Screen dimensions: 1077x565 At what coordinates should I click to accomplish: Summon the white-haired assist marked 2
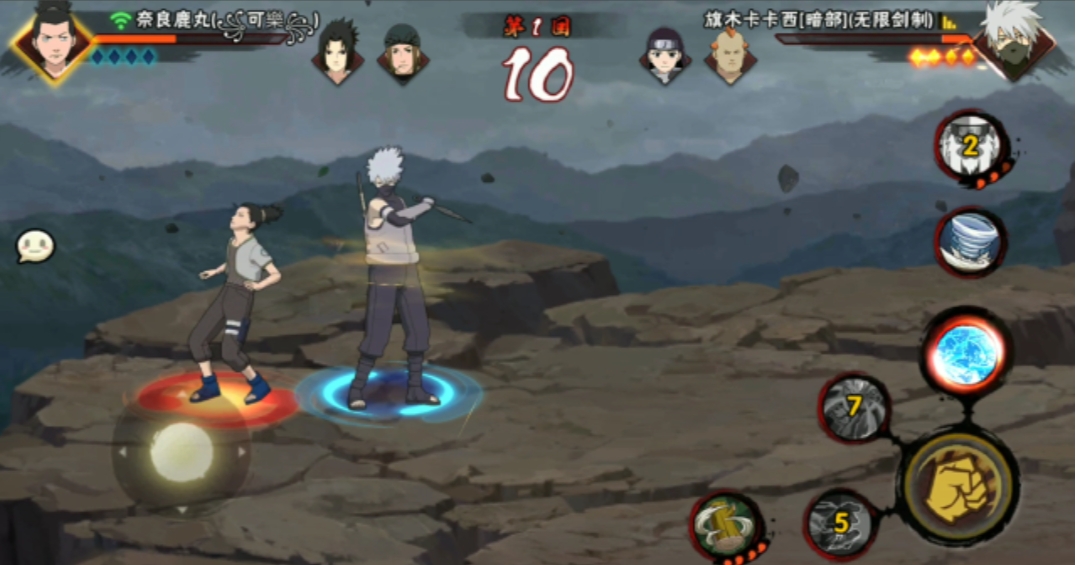tap(969, 149)
